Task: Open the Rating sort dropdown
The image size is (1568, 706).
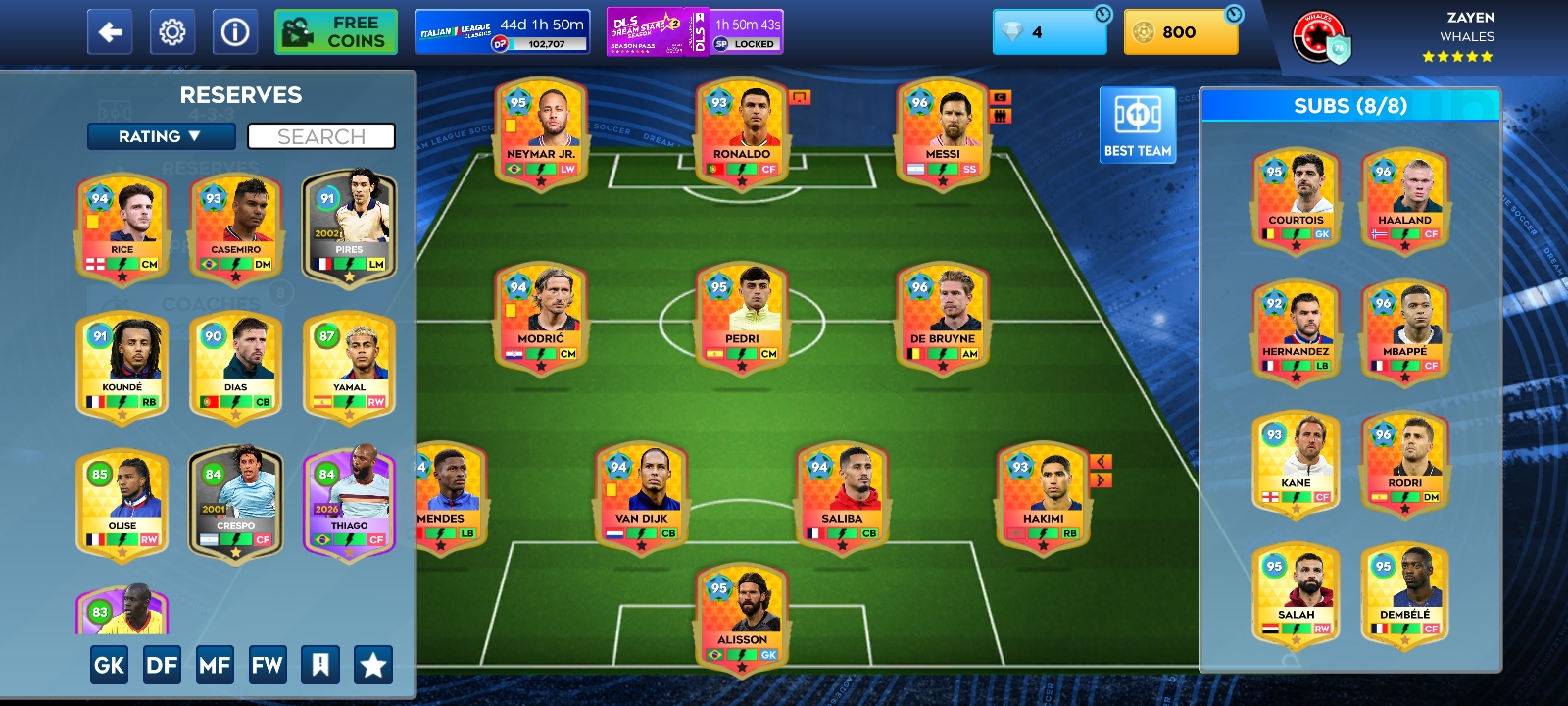Action: [x=163, y=136]
